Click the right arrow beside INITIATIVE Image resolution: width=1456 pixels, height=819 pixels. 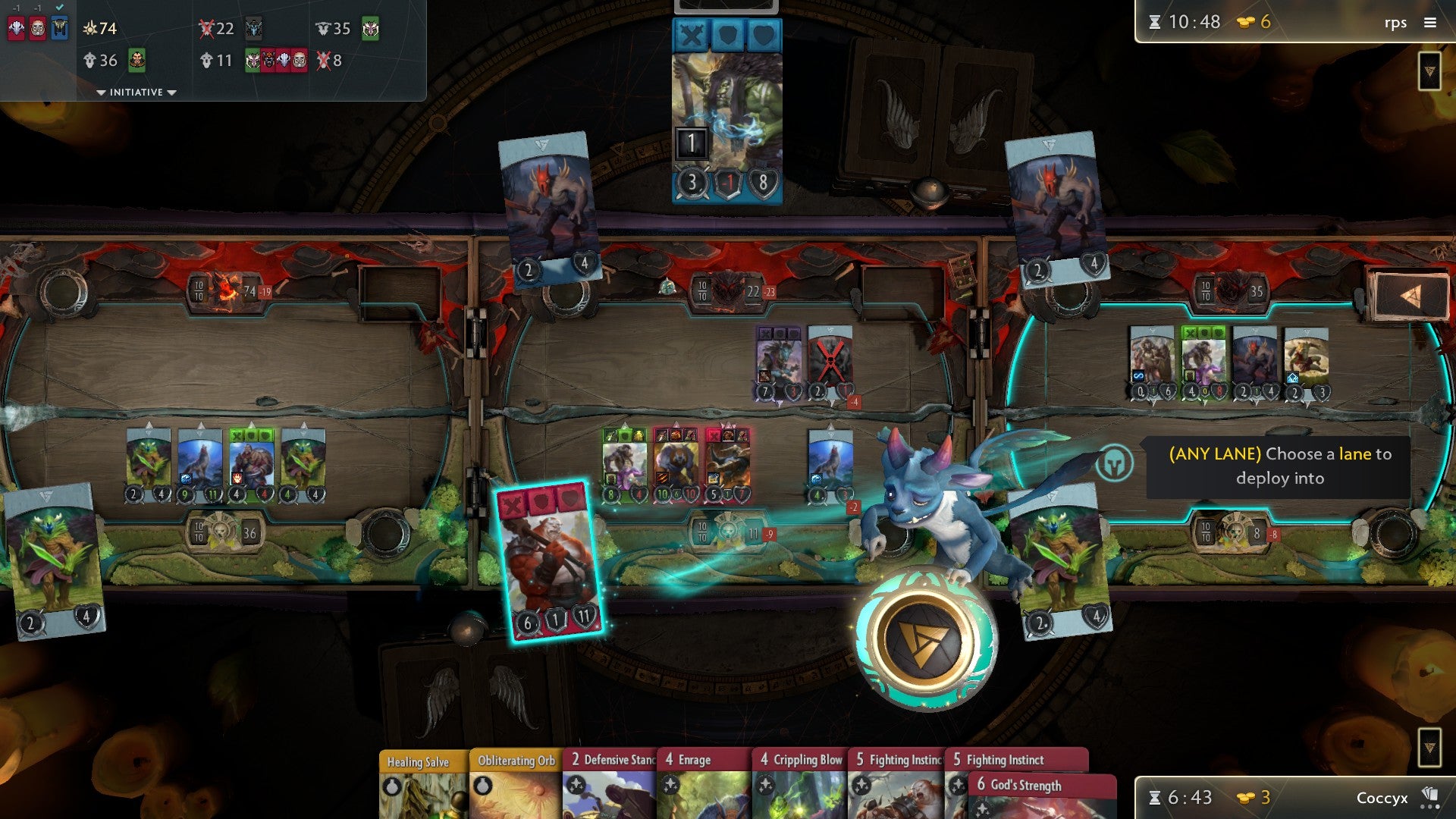(172, 93)
